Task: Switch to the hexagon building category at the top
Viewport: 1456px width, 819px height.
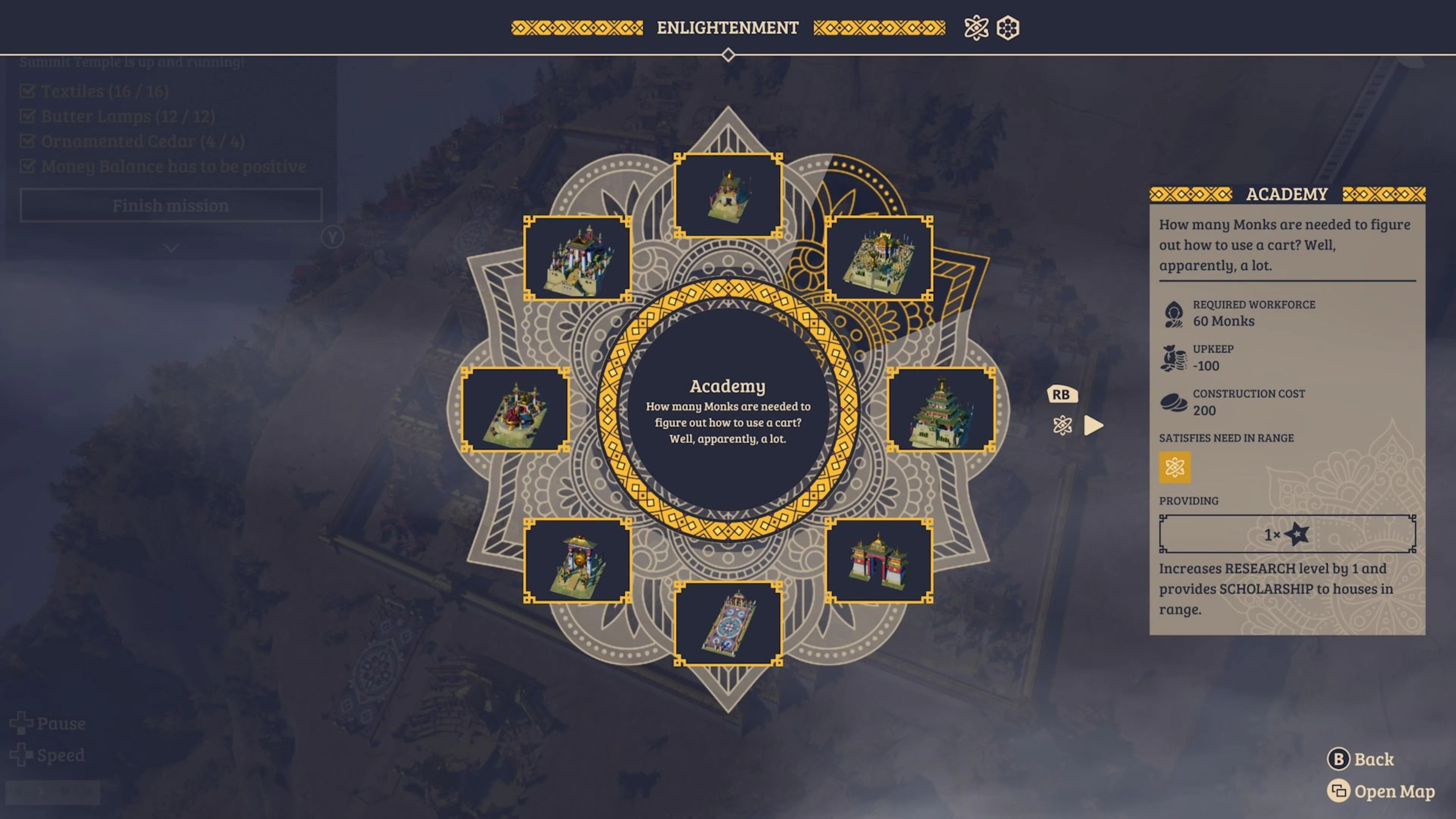Action: 1008,28
